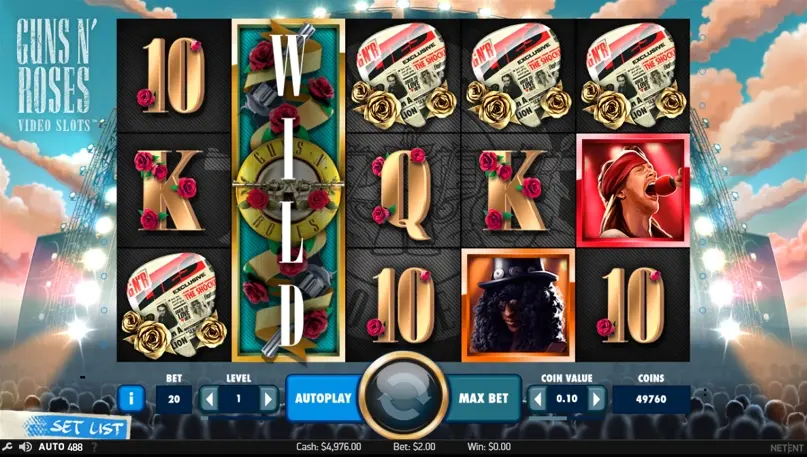Raise the coin value
Image resolution: width=807 pixels, height=457 pixels.
pos(596,399)
